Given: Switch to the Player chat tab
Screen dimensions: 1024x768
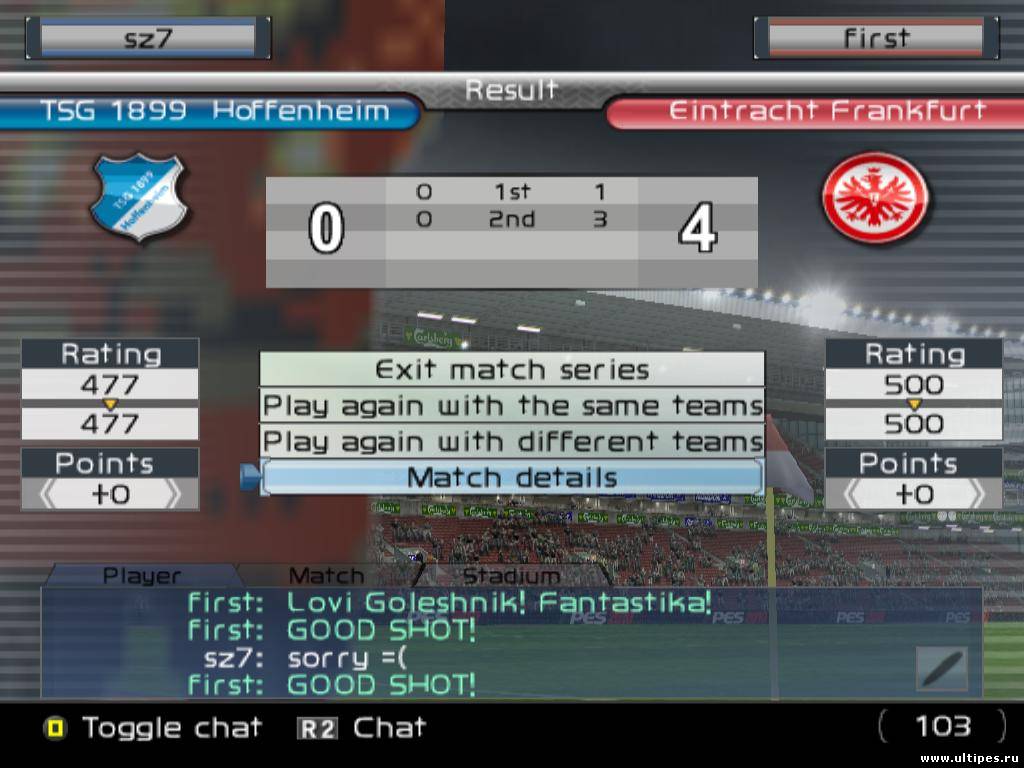Looking at the screenshot, I should click(x=142, y=575).
